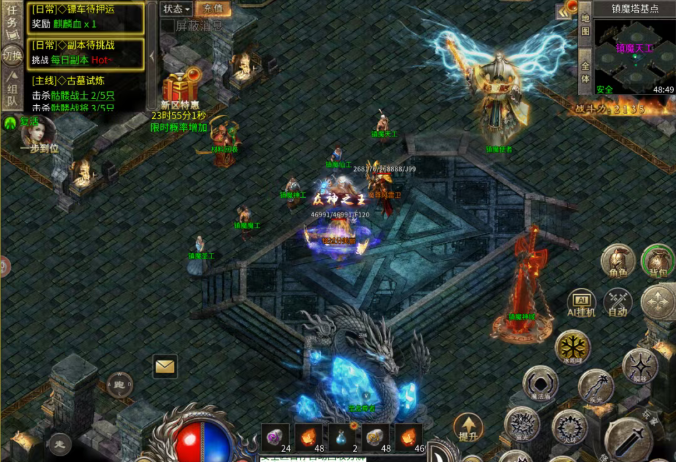Open the 任务 (Quests) tab
Screen dimensions: 676x462
tap(13, 21)
